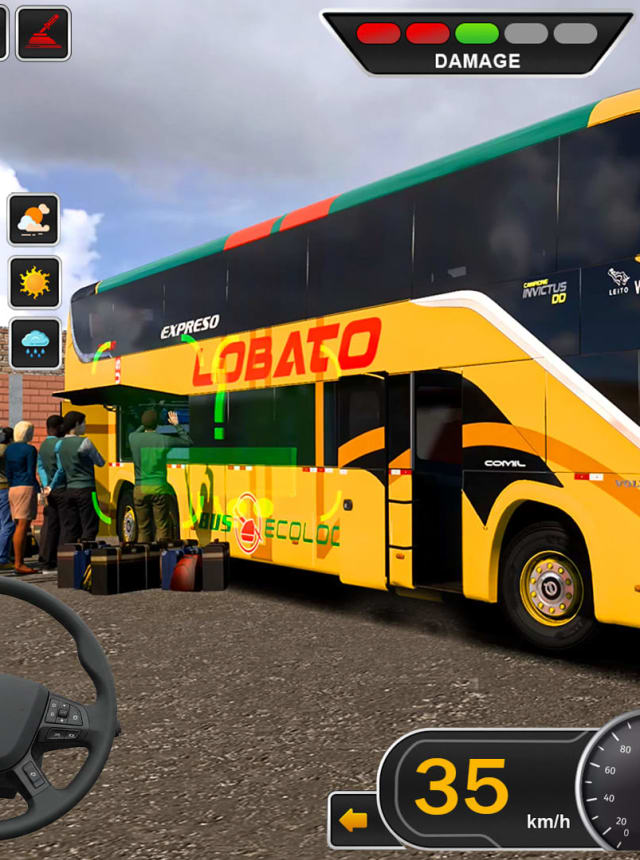Activate the left arrow turn indicator
Screen dimensions: 640x860
pos(352,821)
